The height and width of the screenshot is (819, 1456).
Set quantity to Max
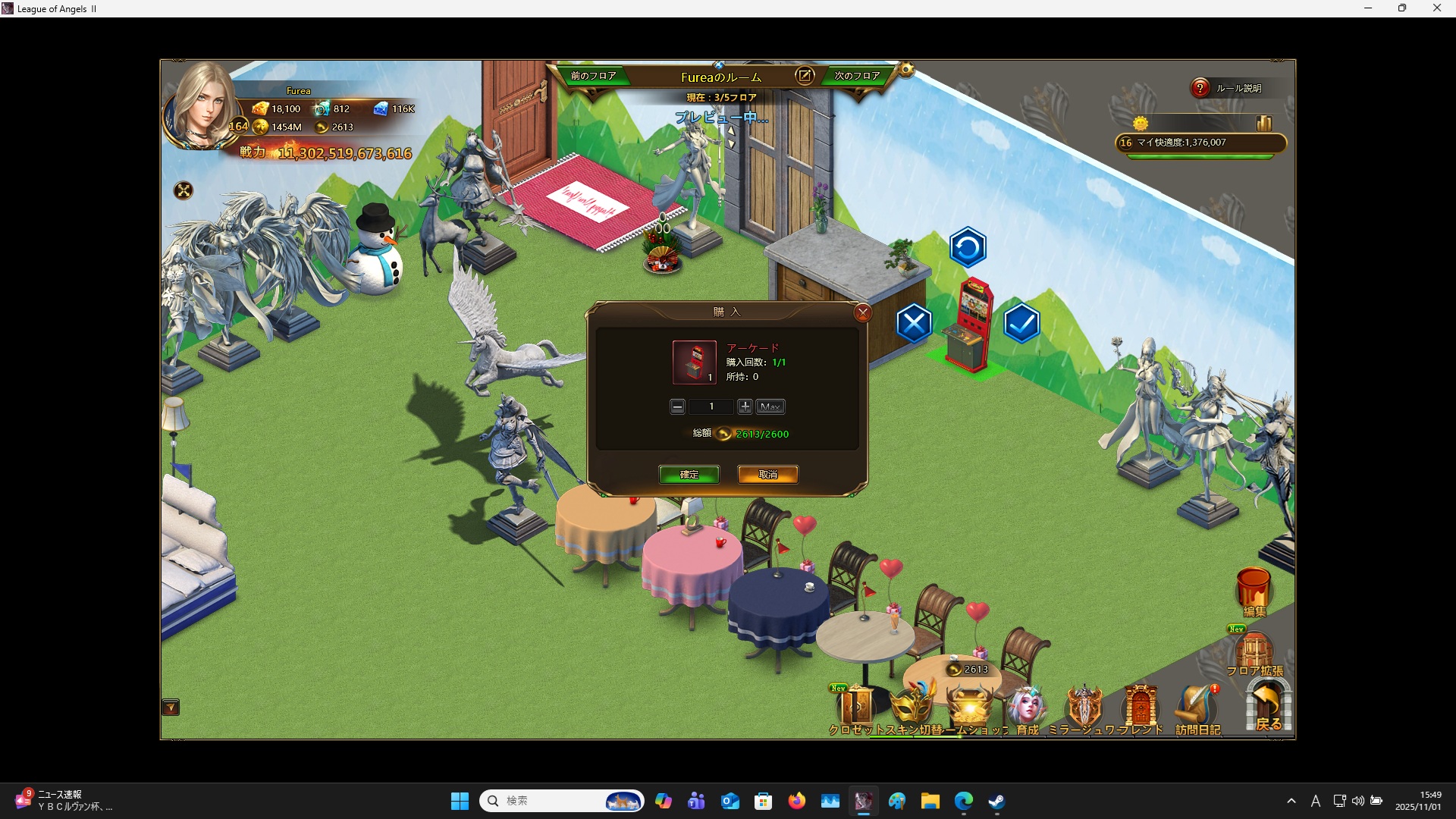[770, 407]
